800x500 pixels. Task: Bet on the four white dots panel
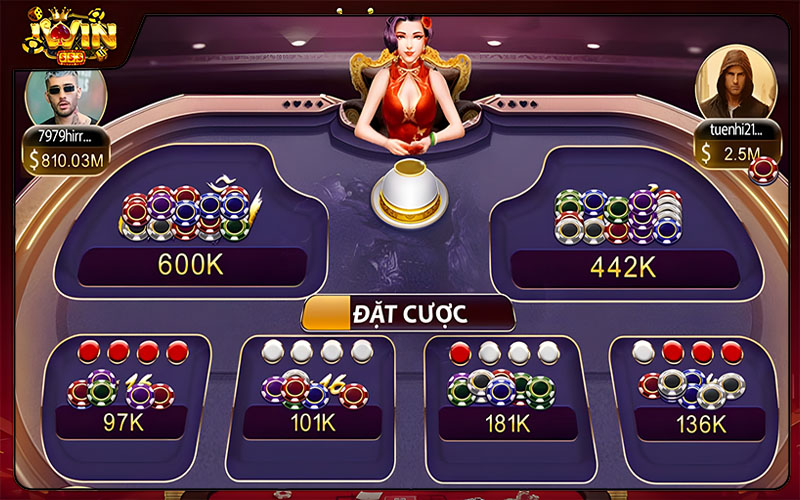click(x=313, y=395)
